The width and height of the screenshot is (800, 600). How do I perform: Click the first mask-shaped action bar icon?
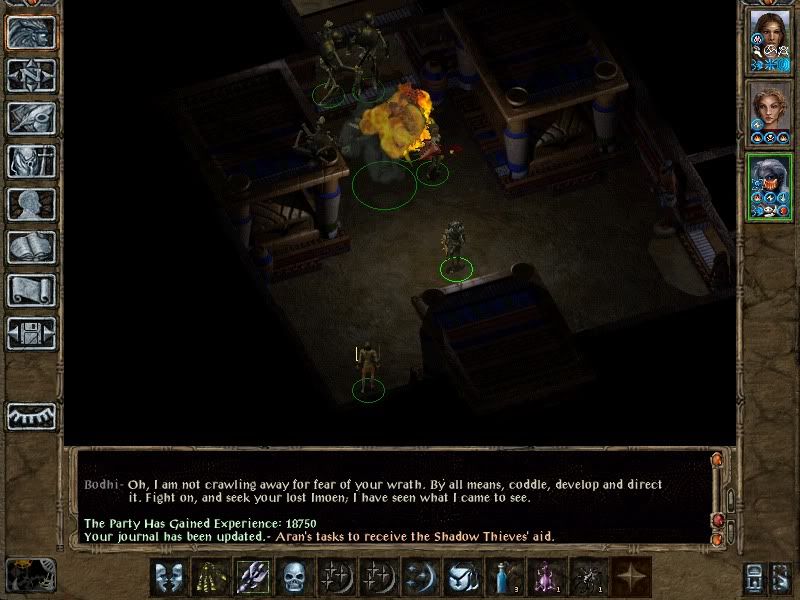(168, 577)
